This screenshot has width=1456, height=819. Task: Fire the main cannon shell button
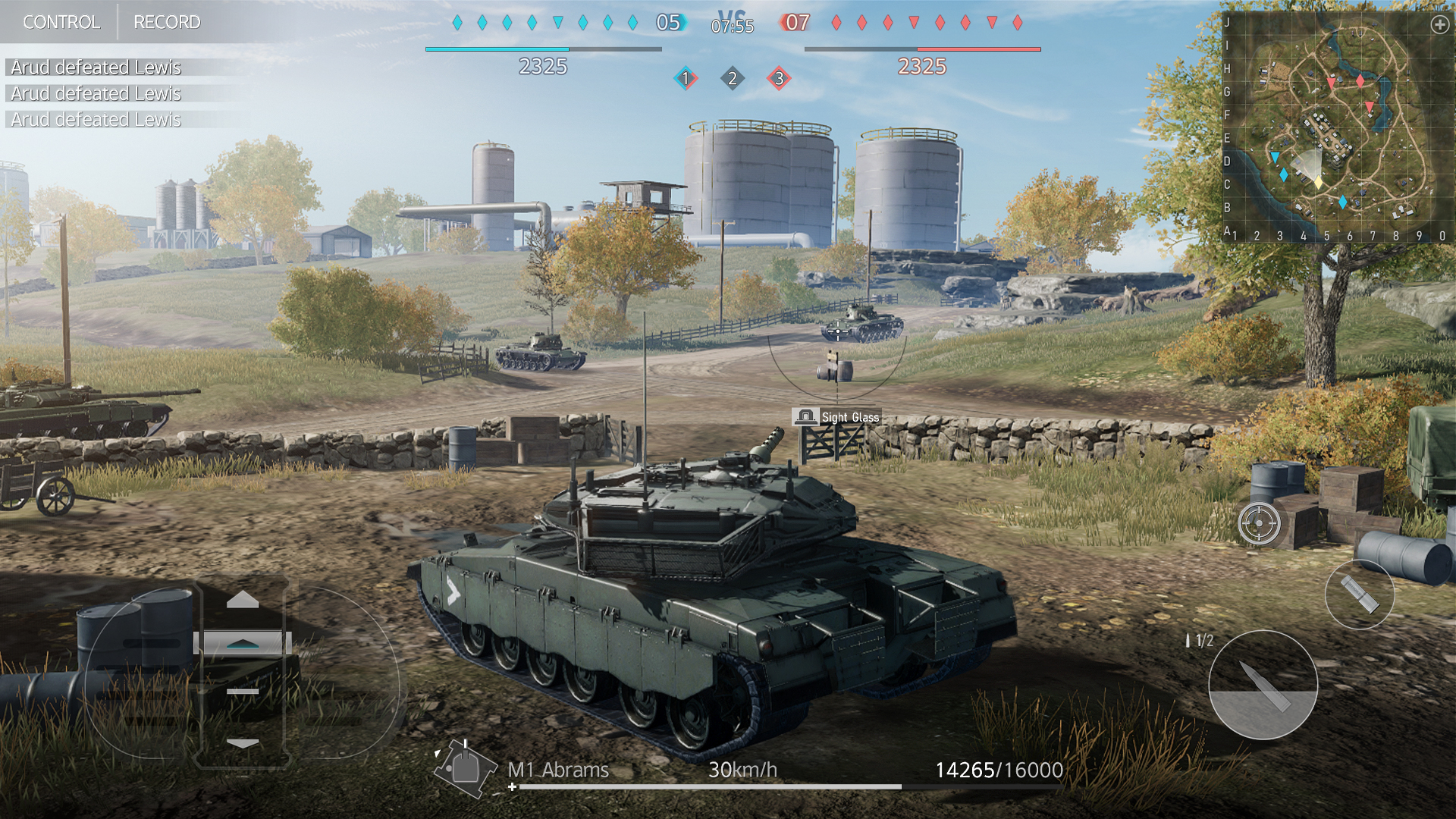(x=1263, y=685)
